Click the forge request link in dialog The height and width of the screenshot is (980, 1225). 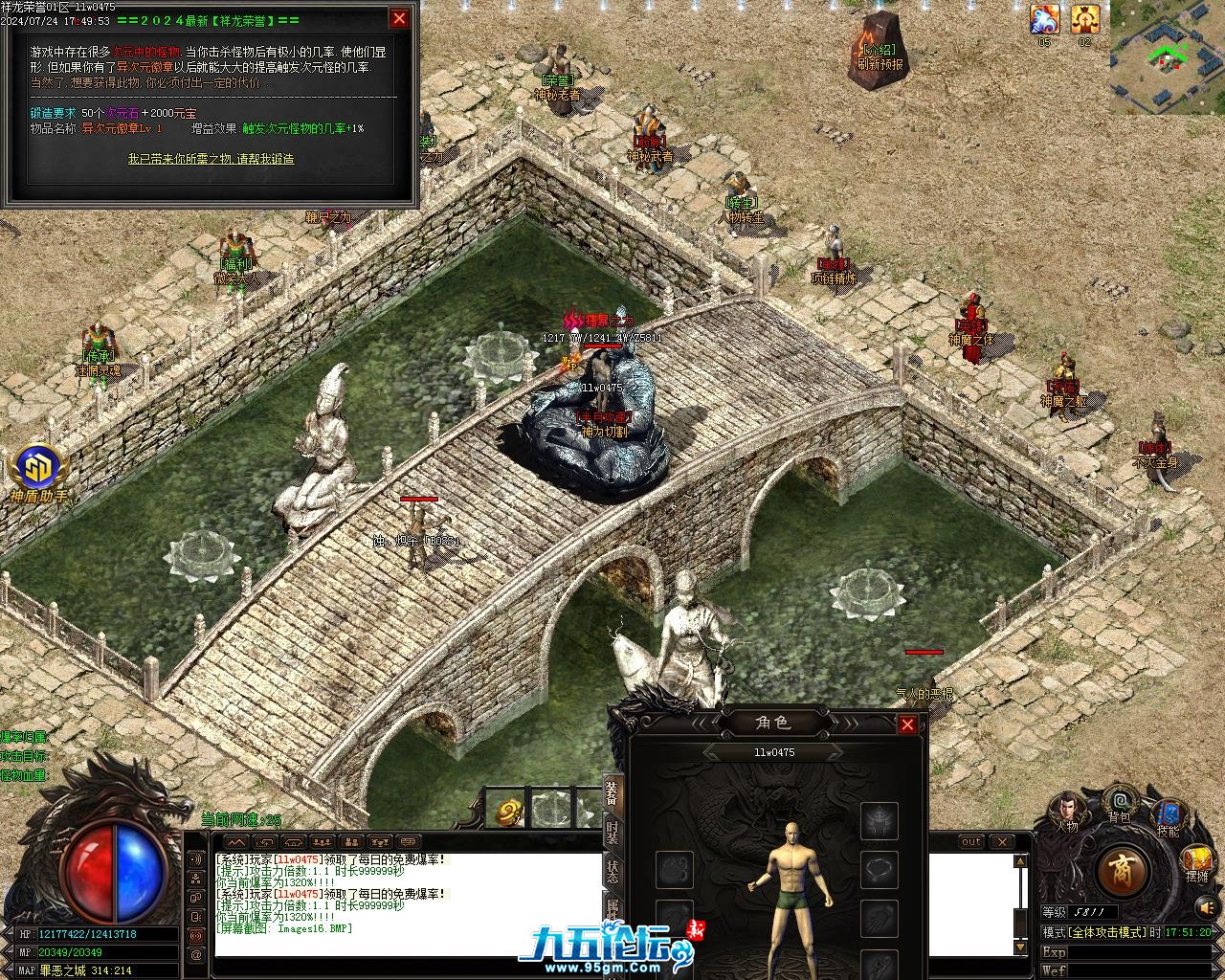pyautogui.click(x=212, y=159)
